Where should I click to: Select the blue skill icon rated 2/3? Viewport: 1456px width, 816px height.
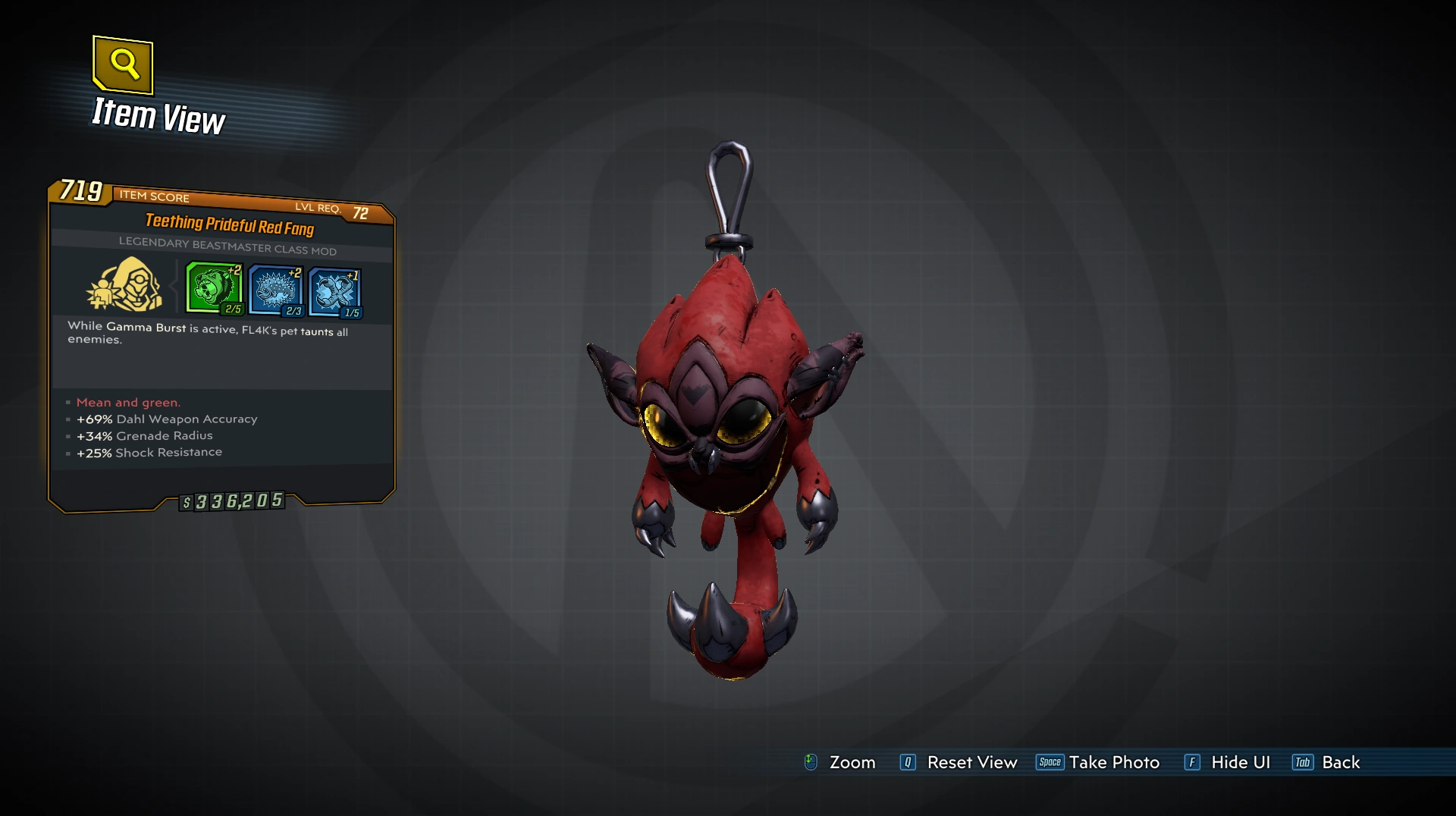(x=275, y=290)
